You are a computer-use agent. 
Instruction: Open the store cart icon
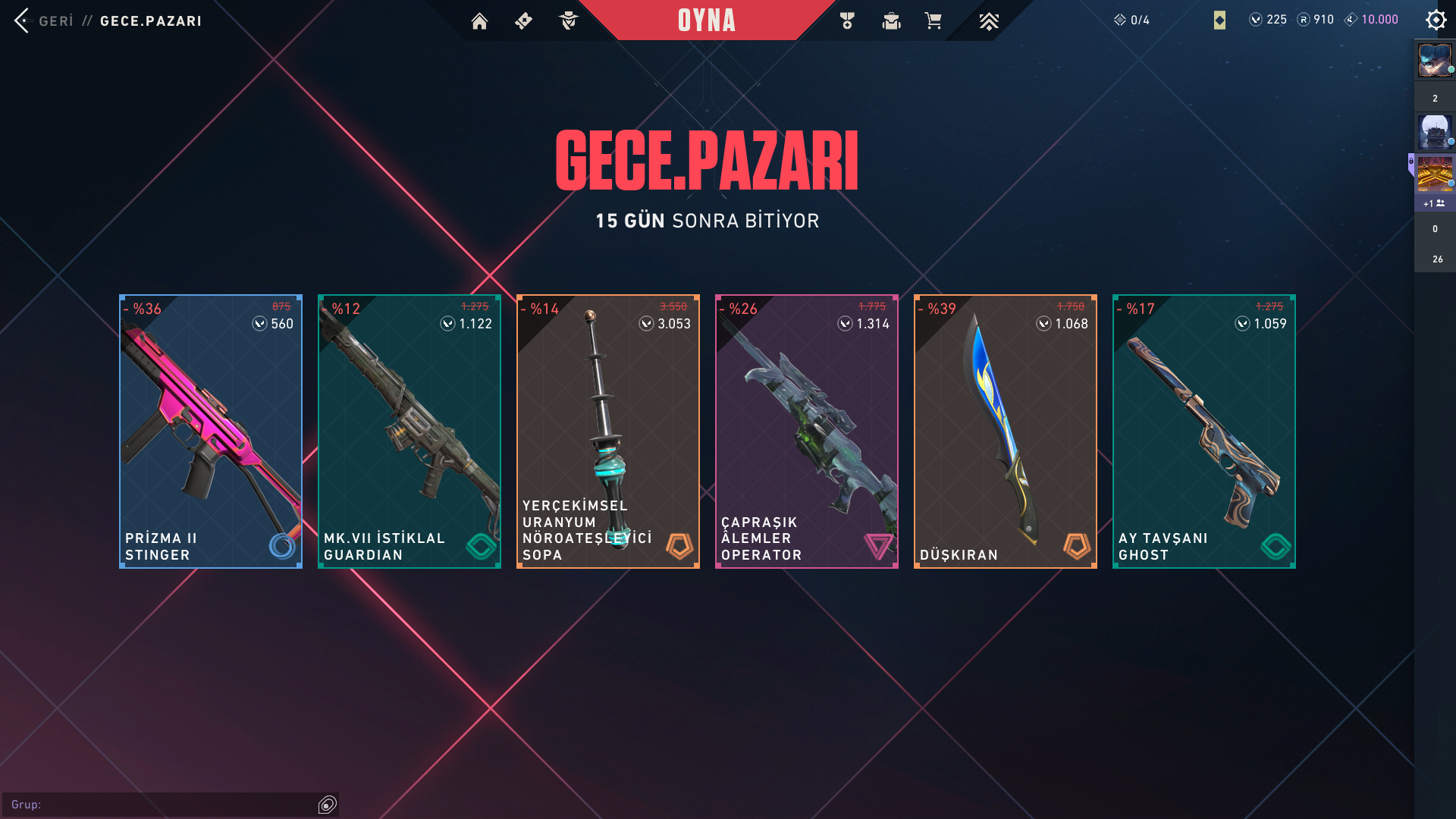coord(934,21)
